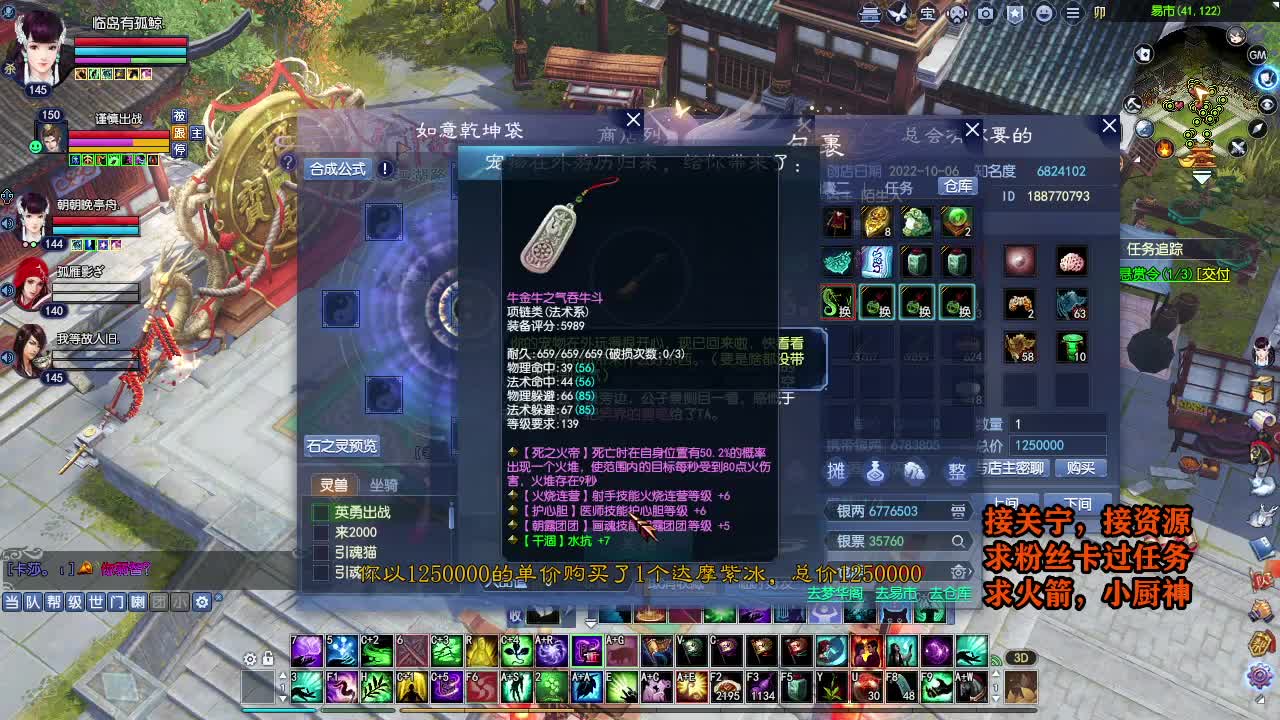This screenshot has height=720, width=1280.
Task: Click the green arrow expander below the minimap
Action: pos(1200,177)
